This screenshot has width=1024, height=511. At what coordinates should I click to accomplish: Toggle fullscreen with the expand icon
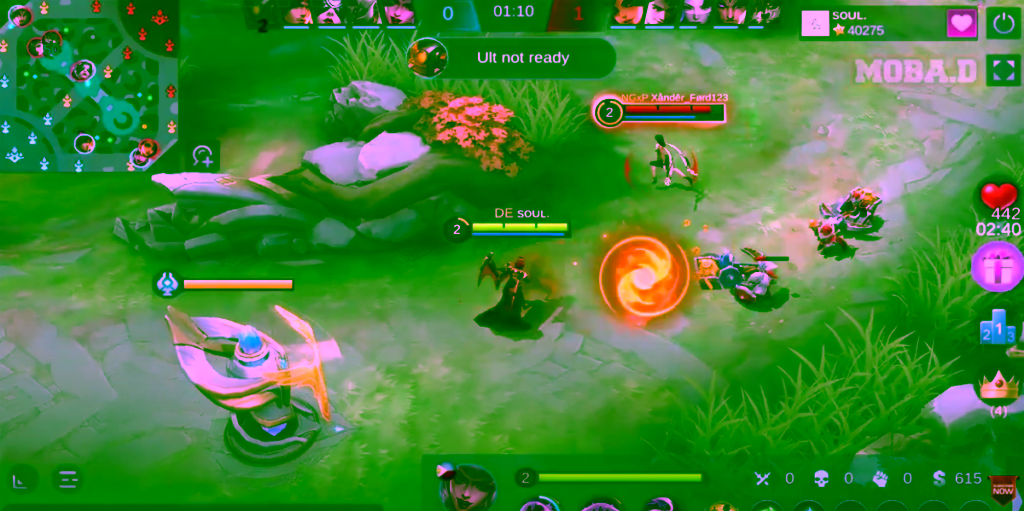[x=1003, y=70]
